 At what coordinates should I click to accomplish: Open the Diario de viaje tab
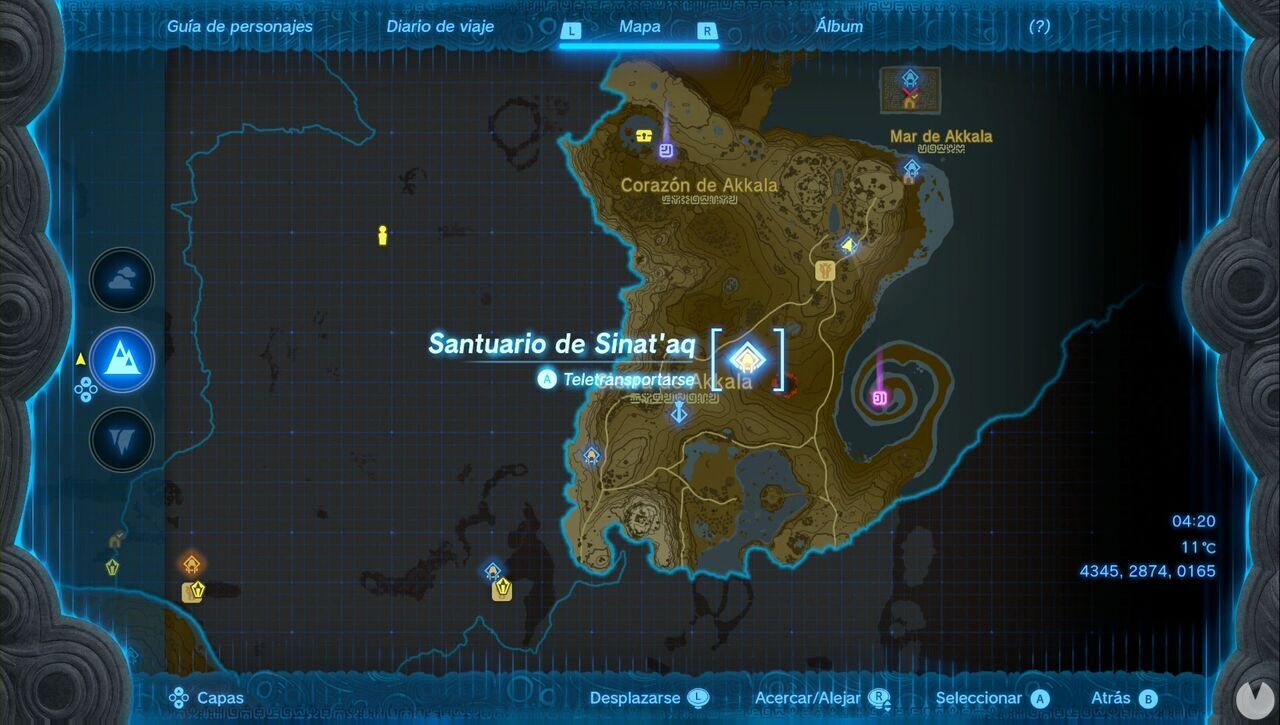[x=440, y=26]
